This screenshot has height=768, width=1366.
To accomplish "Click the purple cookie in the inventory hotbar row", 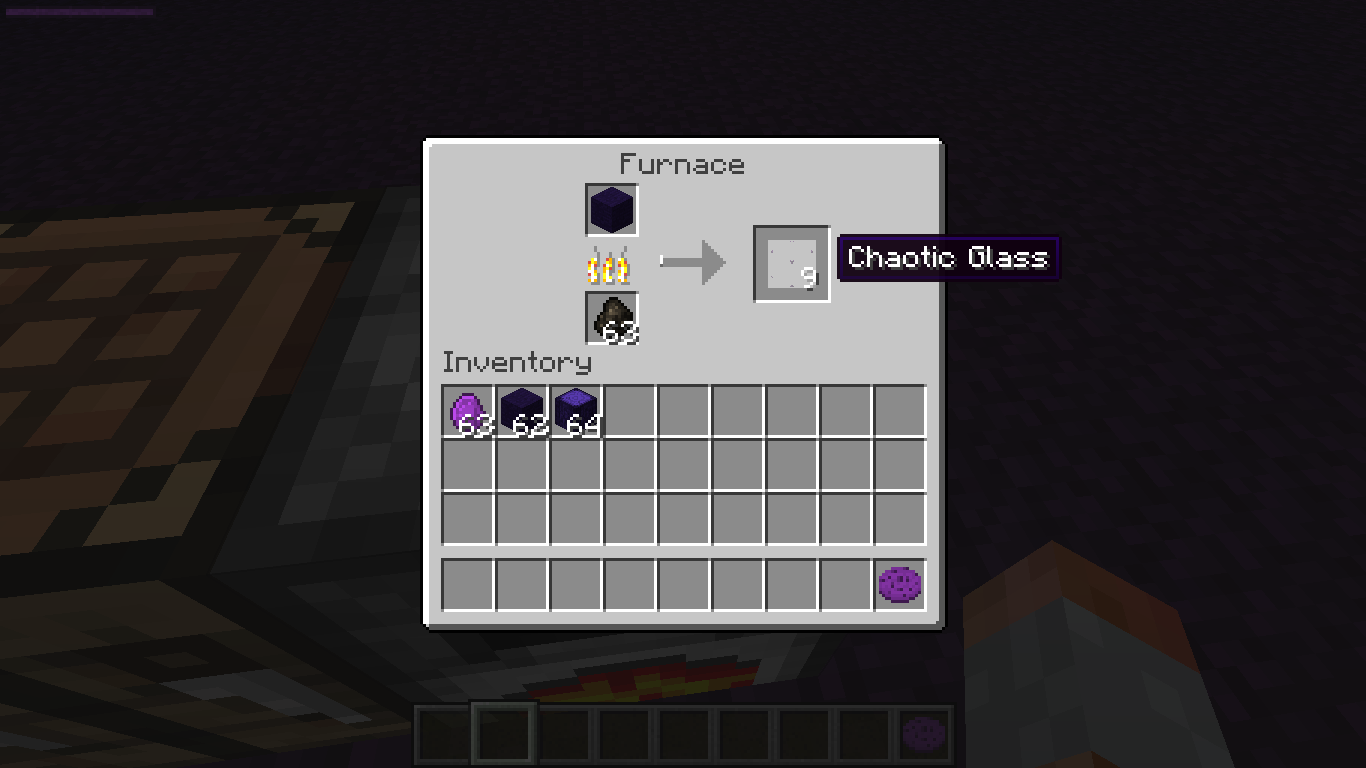I will 898,586.
